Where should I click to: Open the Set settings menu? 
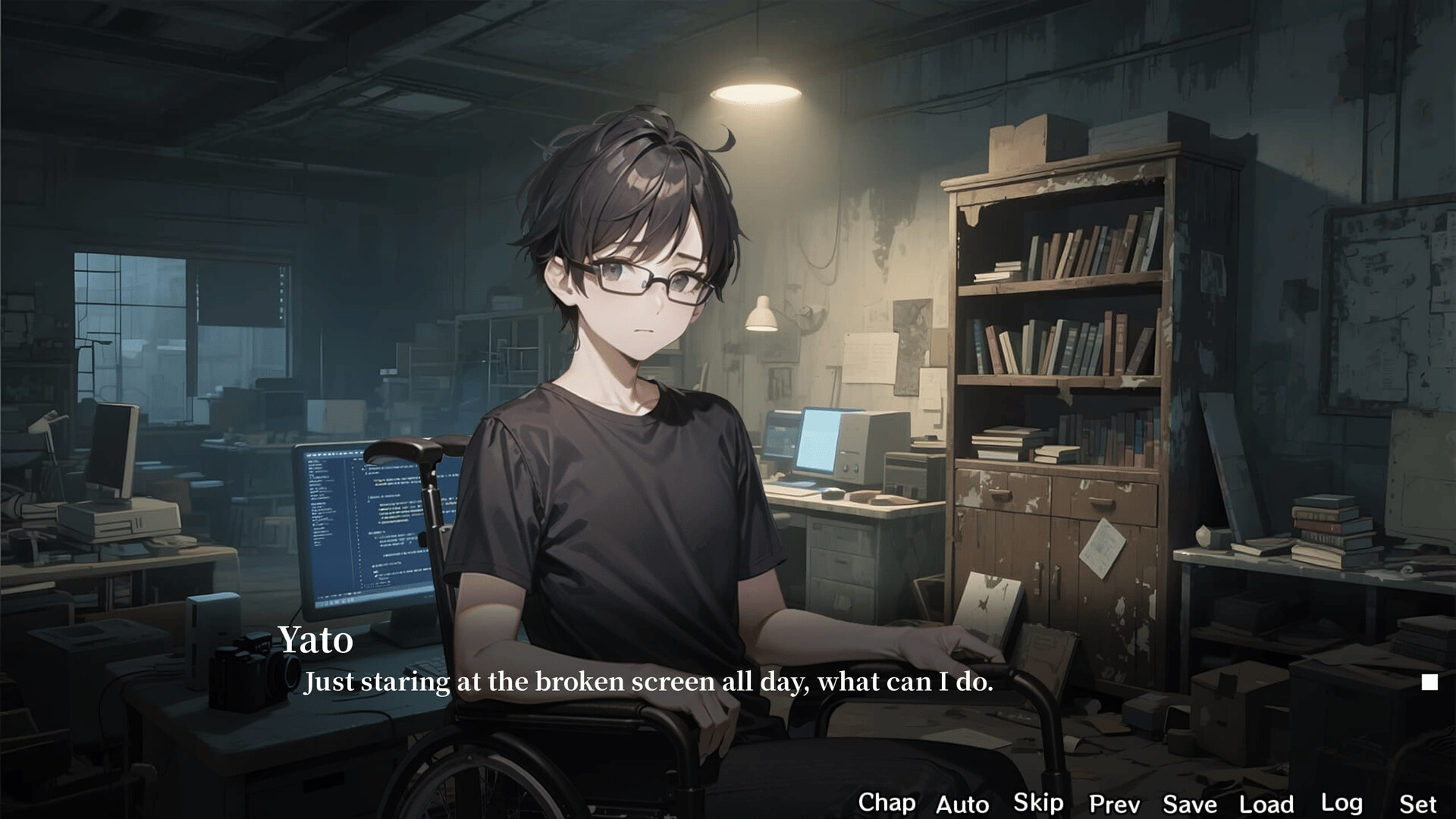[x=1417, y=804]
